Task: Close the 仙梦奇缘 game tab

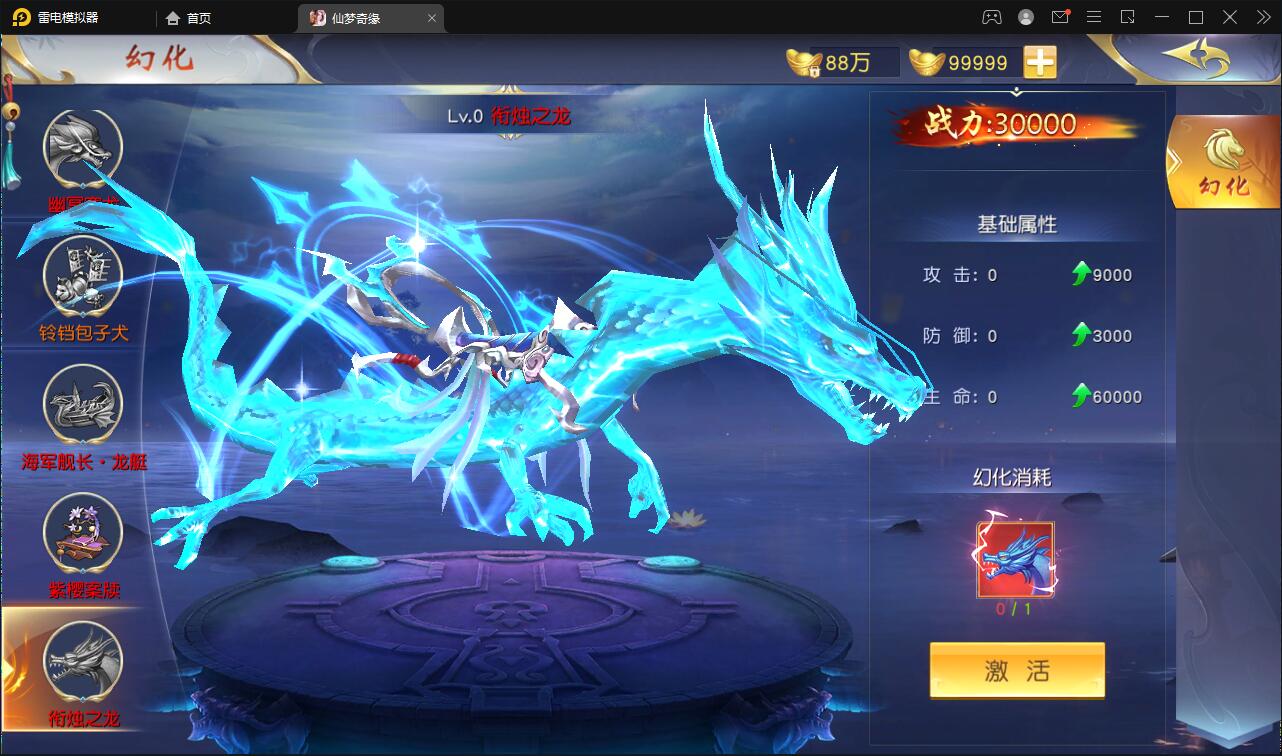Action: tap(431, 17)
